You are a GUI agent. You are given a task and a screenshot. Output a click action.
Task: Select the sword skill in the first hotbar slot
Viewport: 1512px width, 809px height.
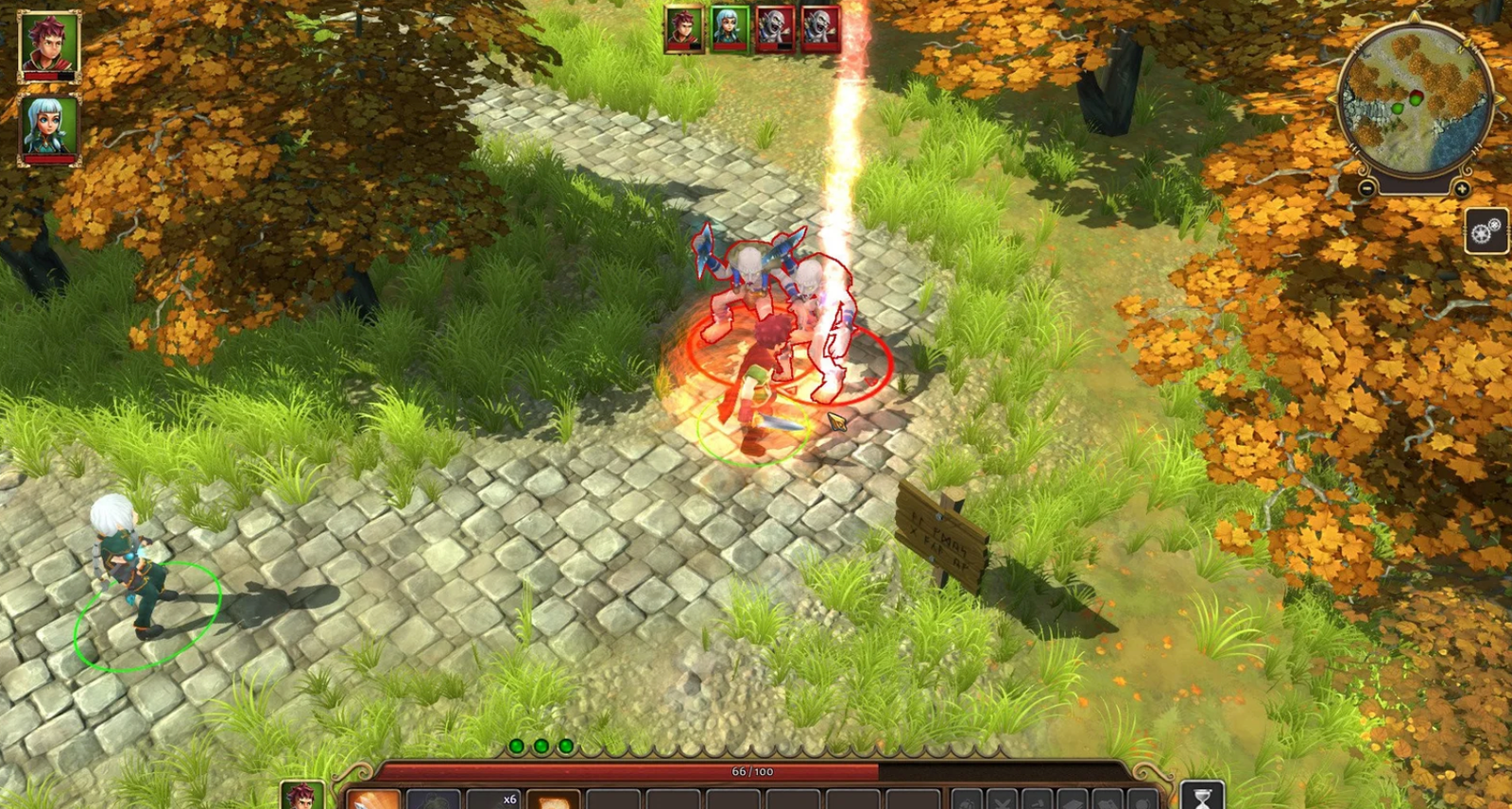tap(375, 801)
